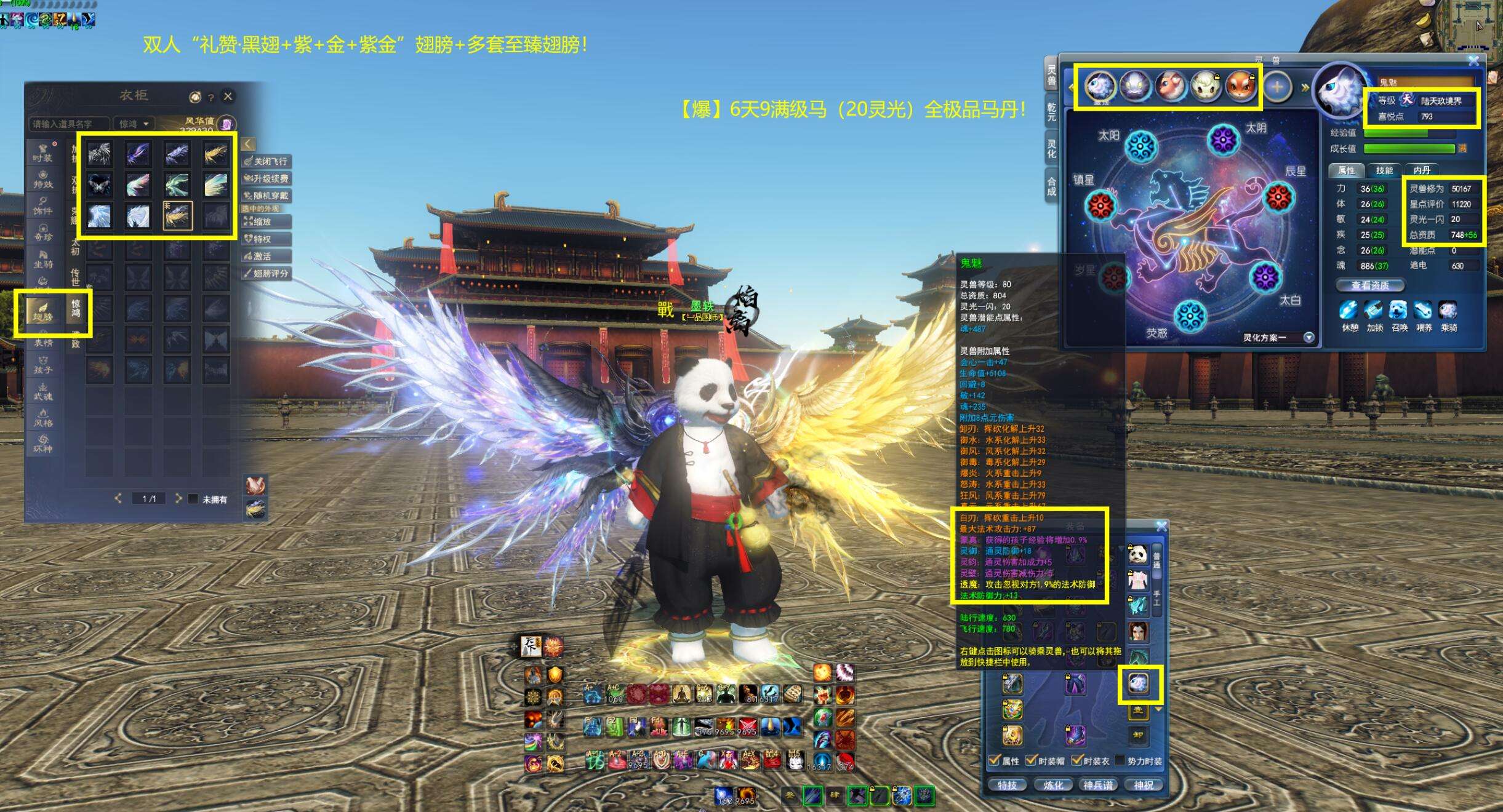This screenshot has width=1503, height=812.
Task: Open the 炼化 button in equipment panel
Action: (x=1053, y=785)
